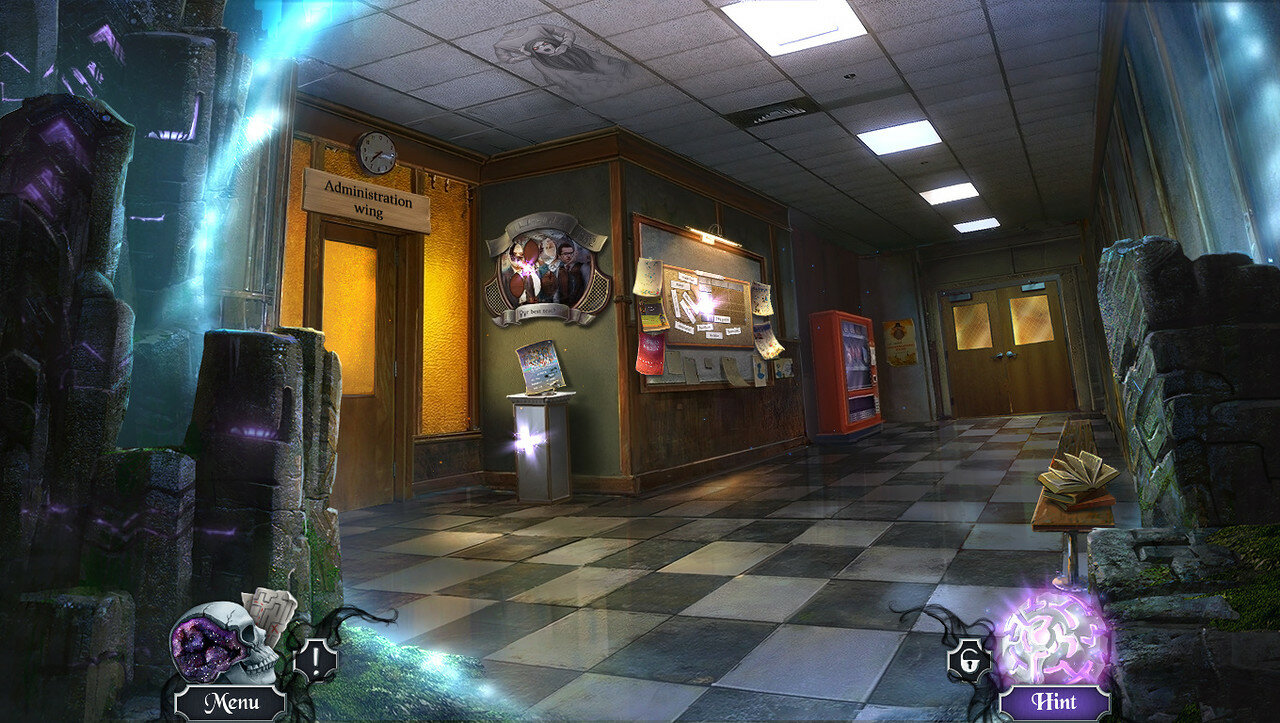This screenshot has height=723, width=1280.
Task: Activate the glowing purple hint orb
Action: 1054,638
